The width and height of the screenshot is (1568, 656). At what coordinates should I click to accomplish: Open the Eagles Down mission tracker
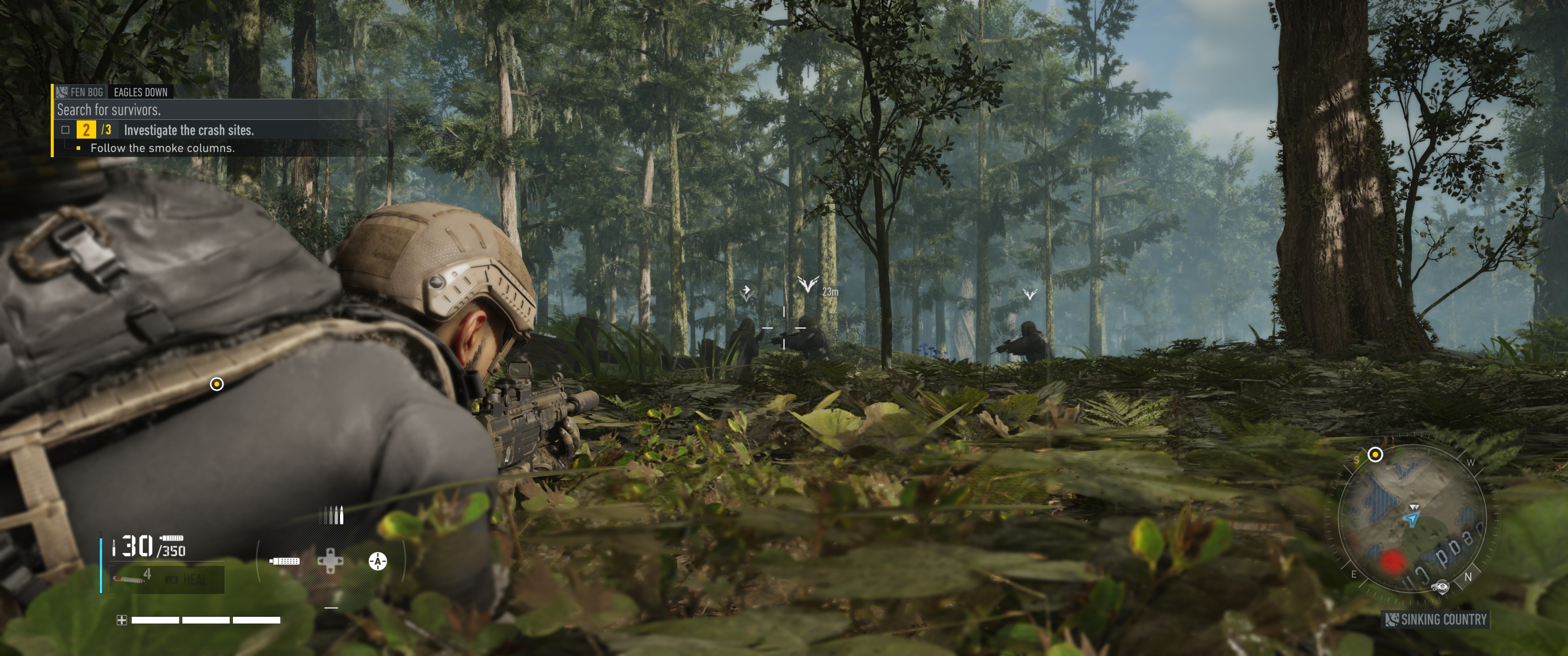[140, 92]
